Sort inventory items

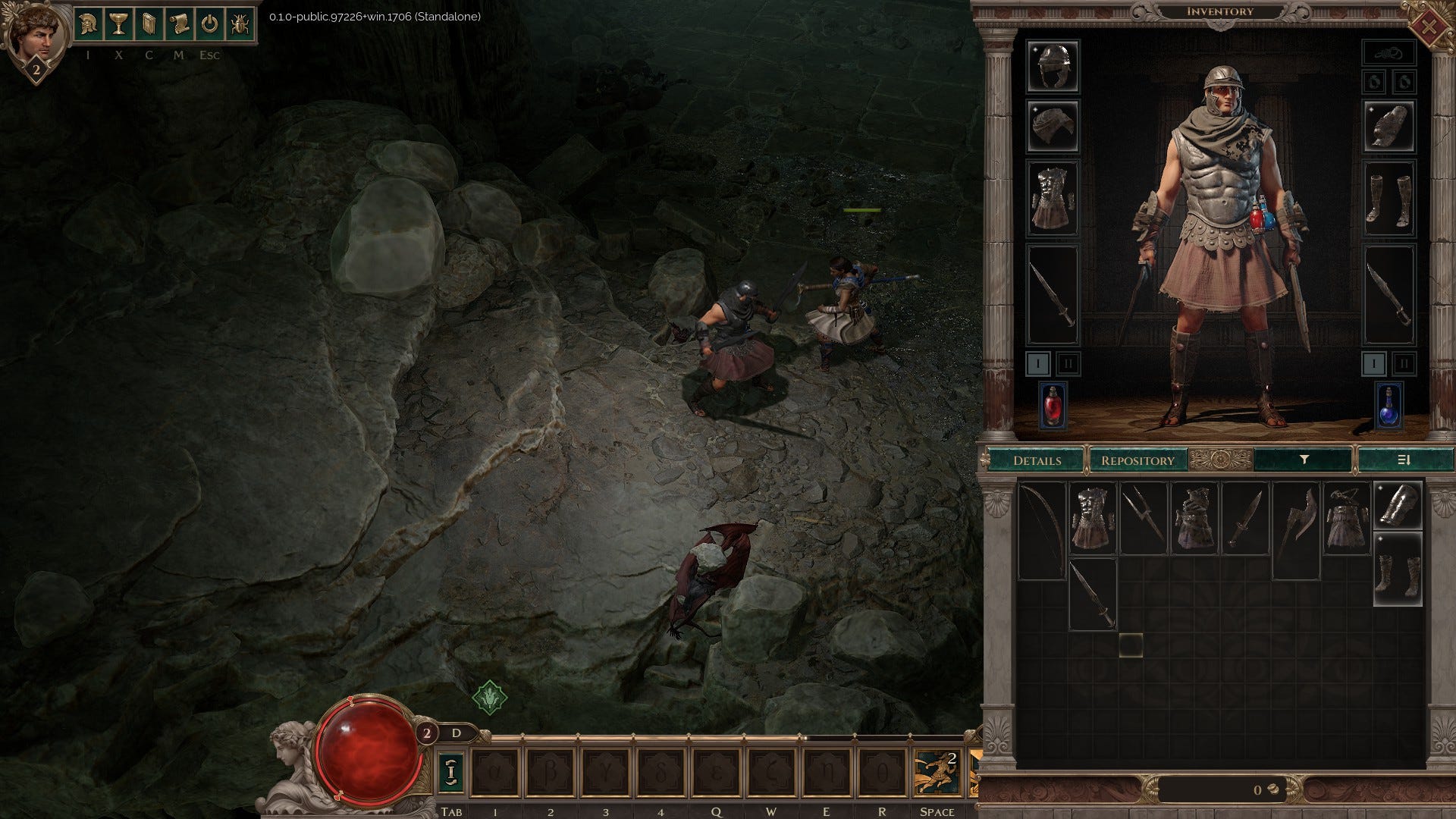click(1404, 460)
